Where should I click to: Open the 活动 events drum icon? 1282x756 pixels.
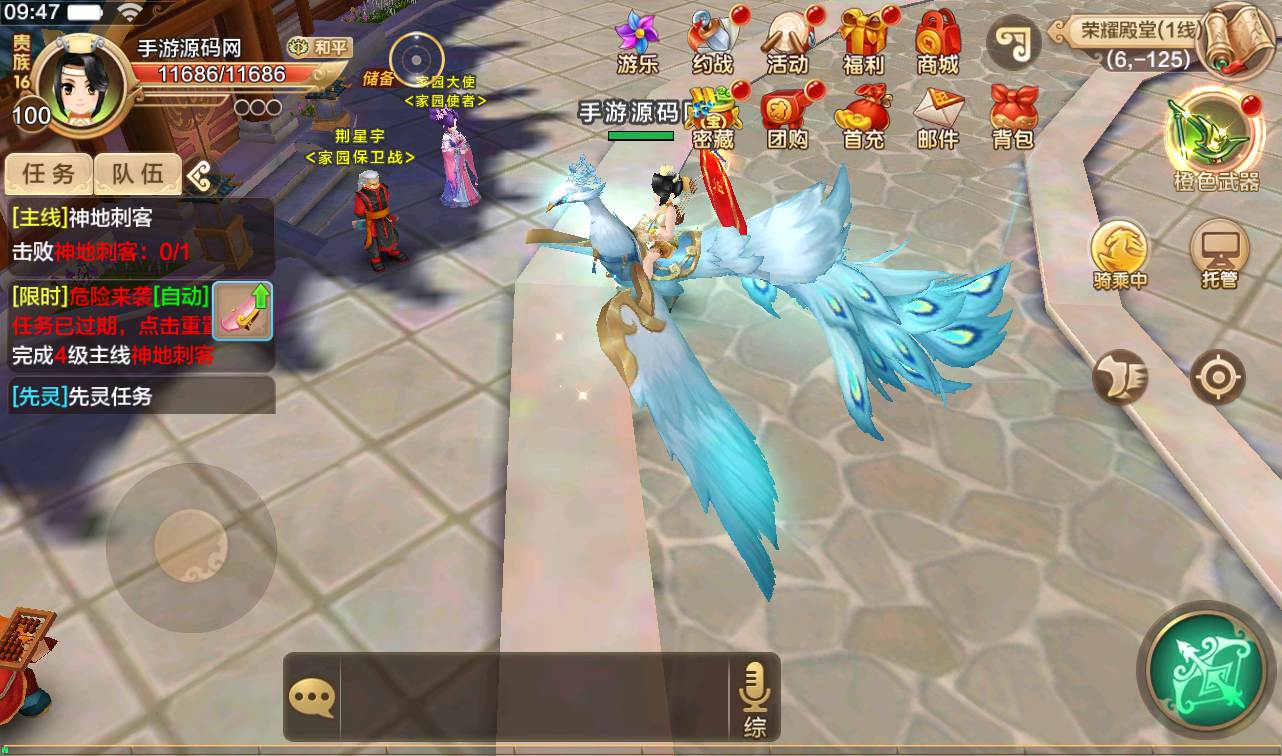[787, 40]
